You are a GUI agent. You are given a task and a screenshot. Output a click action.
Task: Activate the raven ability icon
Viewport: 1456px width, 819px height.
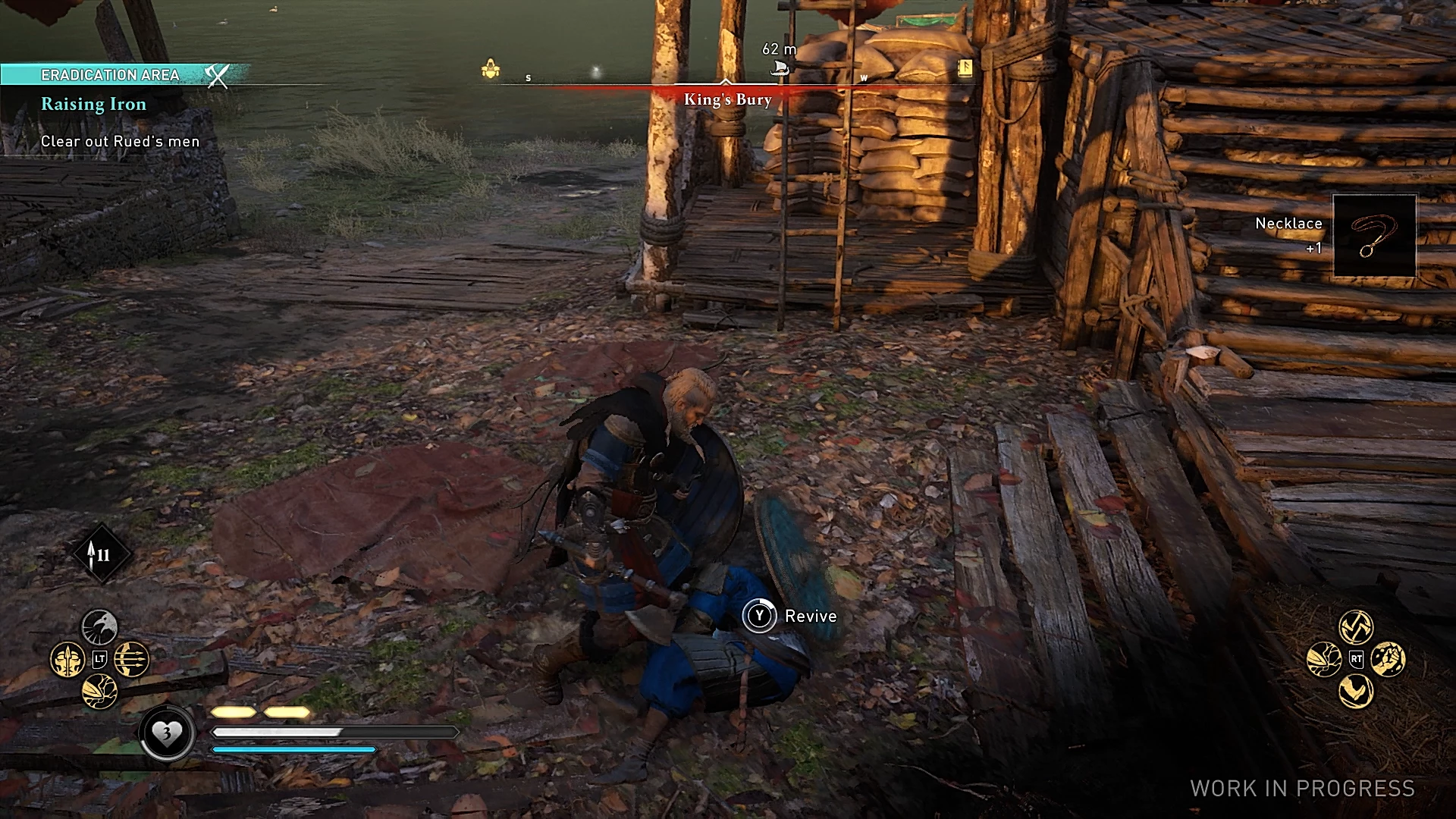pos(99,628)
